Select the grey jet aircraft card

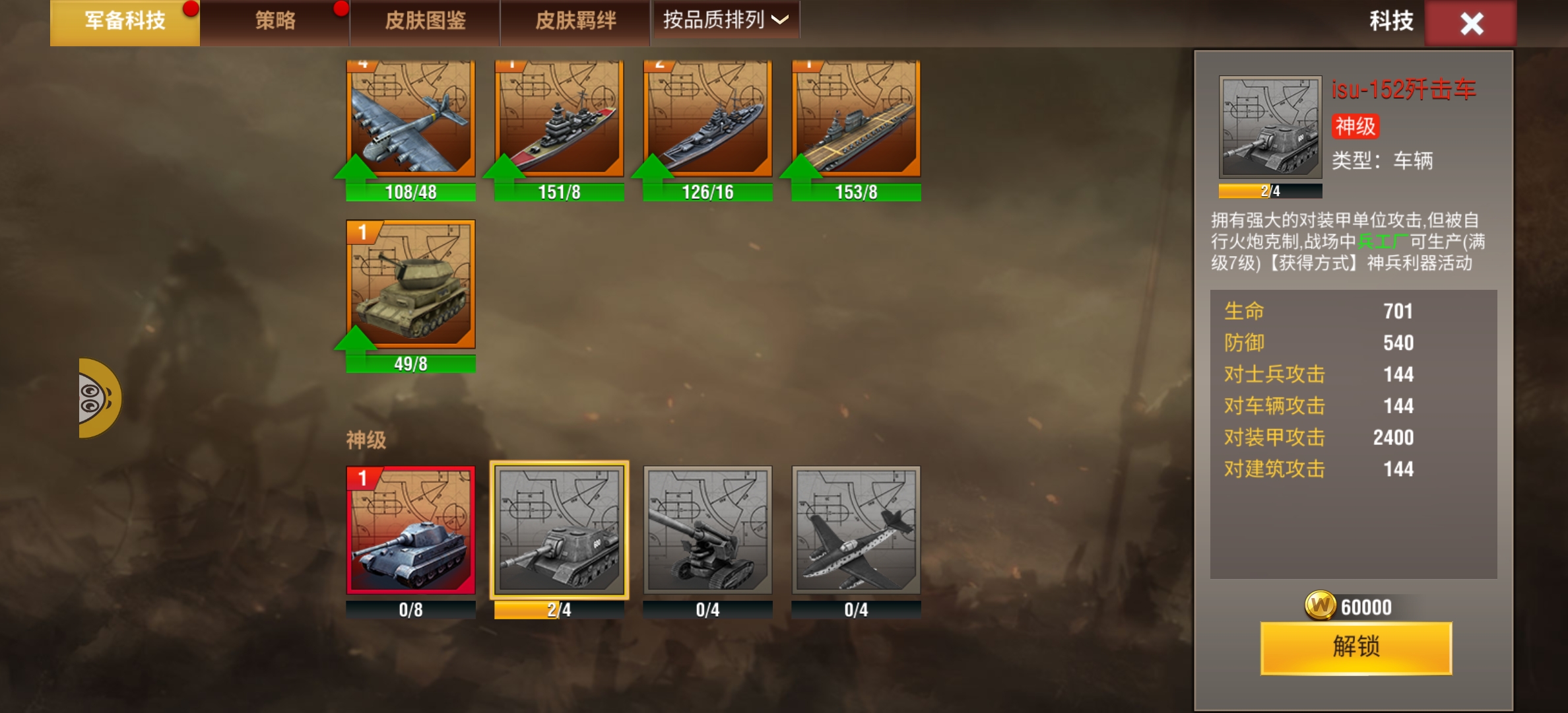[856, 530]
